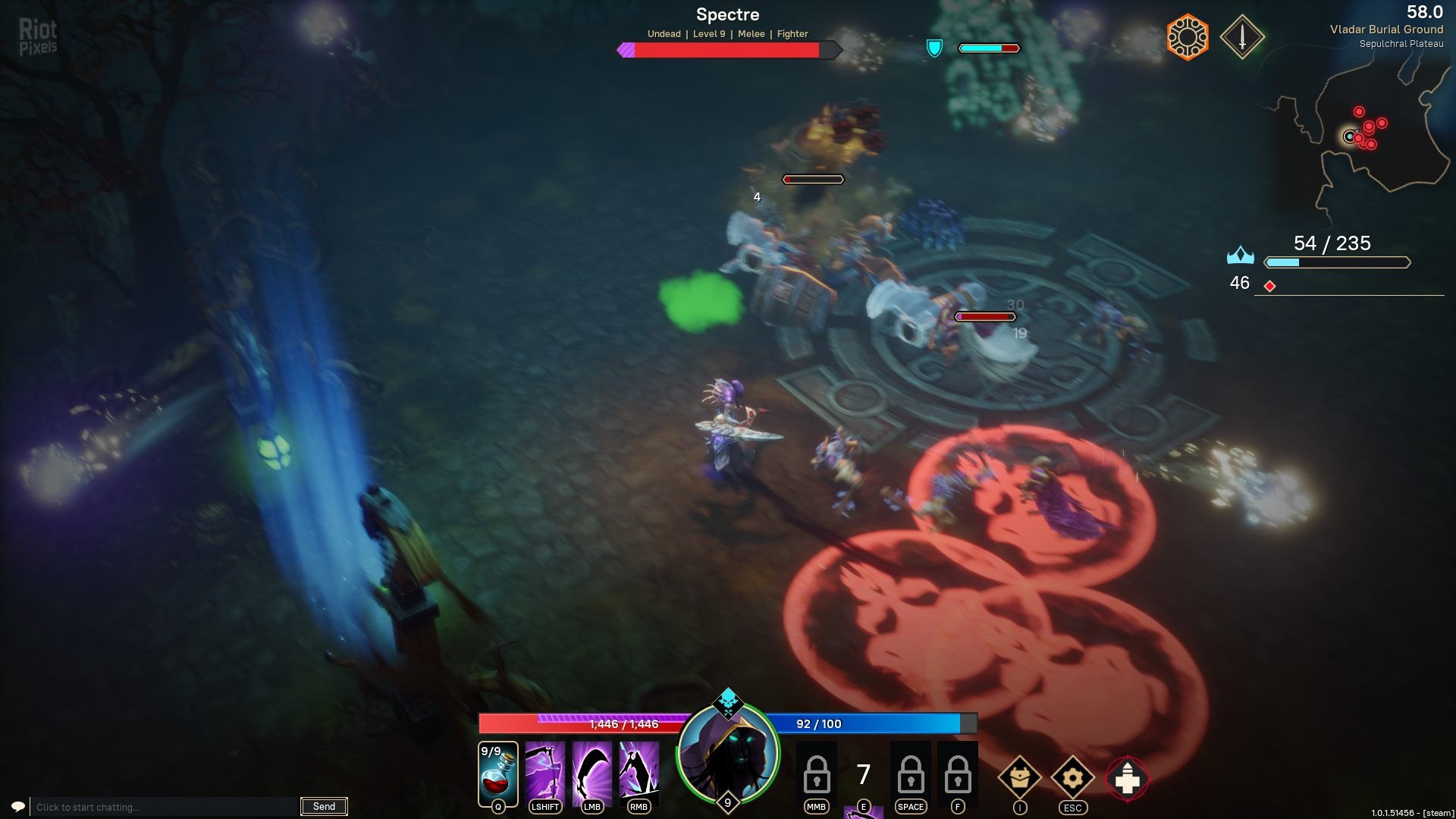Image resolution: width=1456 pixels, height=819 pixels.
Task: Click the locked F ability slot
Action: click(x=957, y=773)
